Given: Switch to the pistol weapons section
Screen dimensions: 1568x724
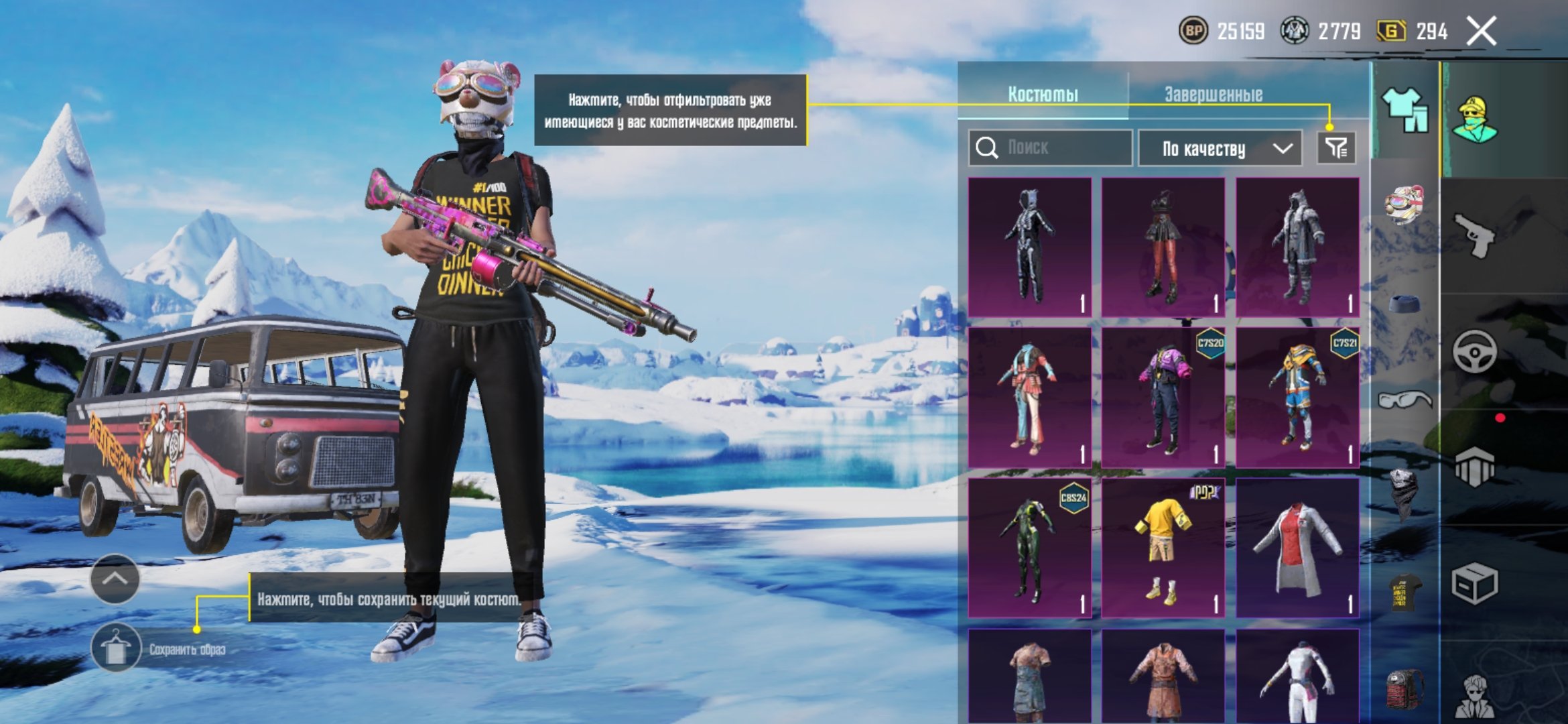Looking at the screenshot, I should click(x=1474, y=235).
